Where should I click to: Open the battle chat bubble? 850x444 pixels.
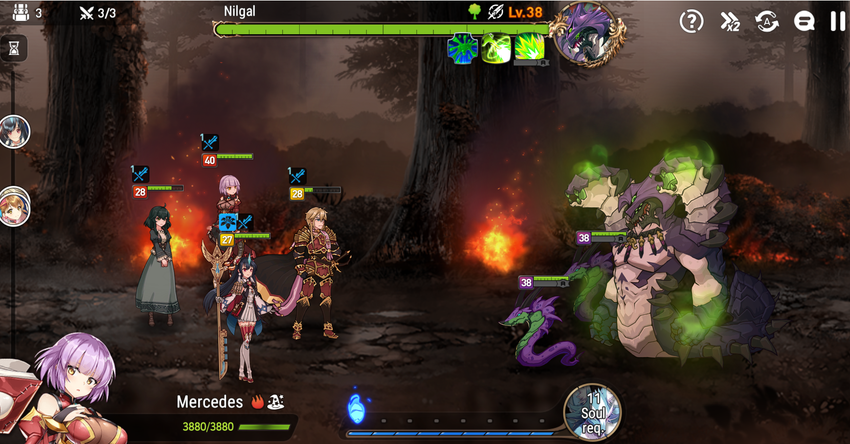[804, 20]
